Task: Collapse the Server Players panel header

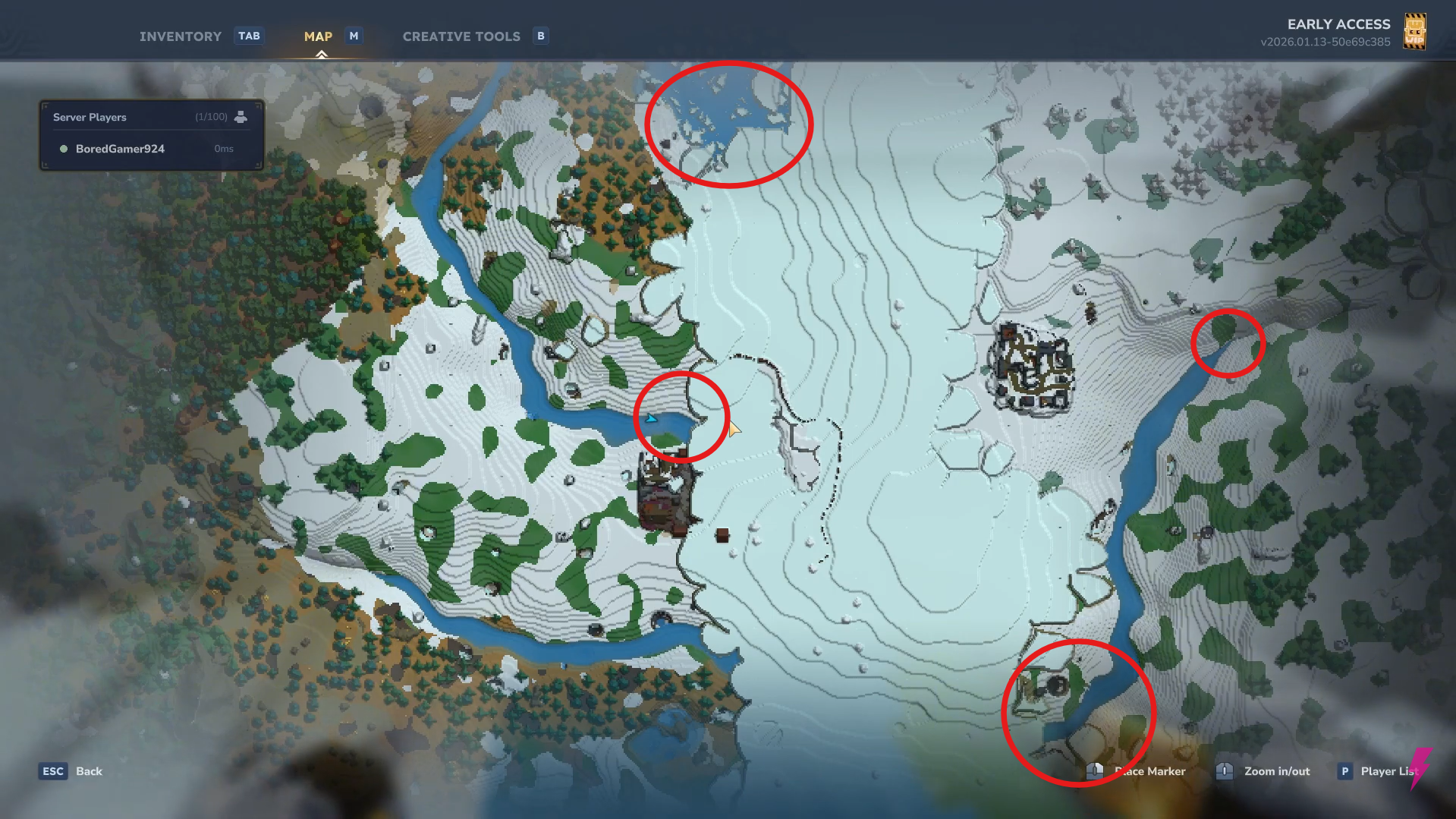Action: click(x=90, y=117)
